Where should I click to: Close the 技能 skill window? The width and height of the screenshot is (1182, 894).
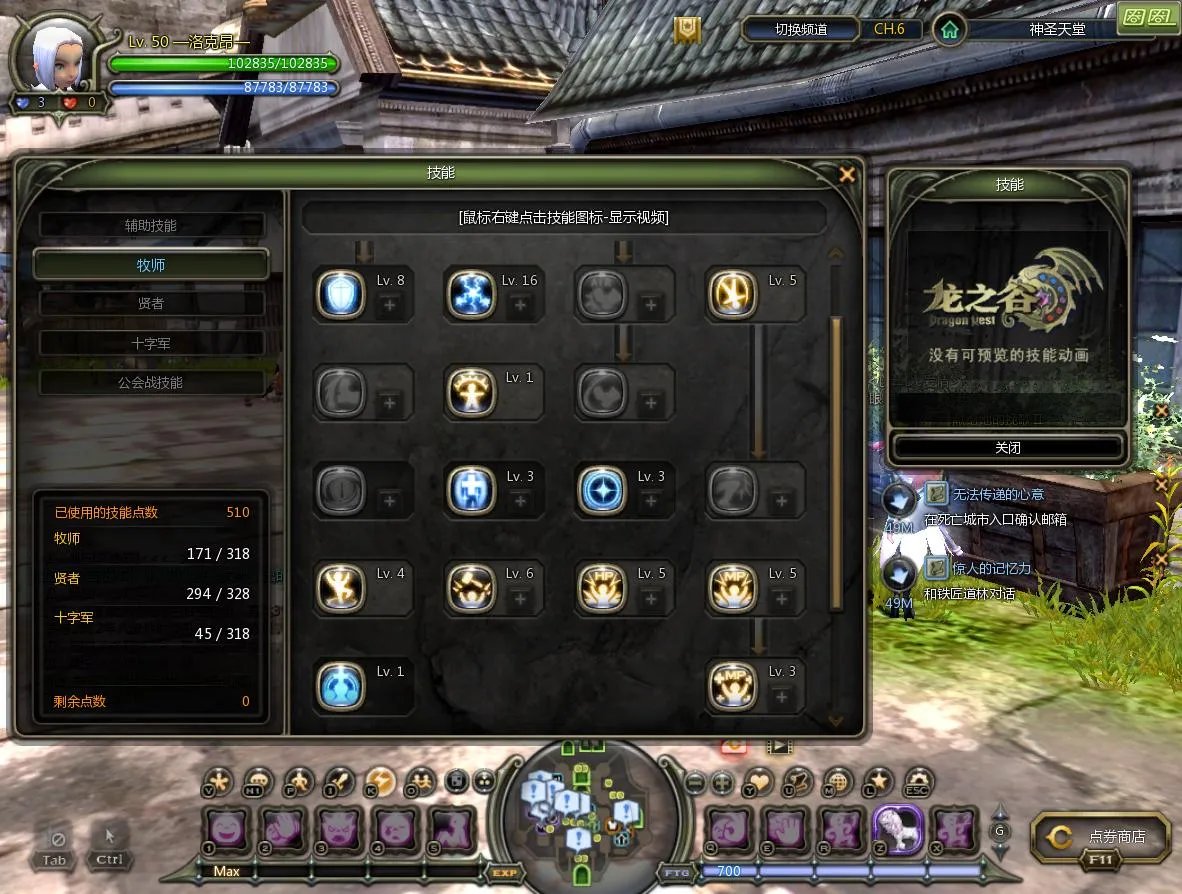click(847, 175)
